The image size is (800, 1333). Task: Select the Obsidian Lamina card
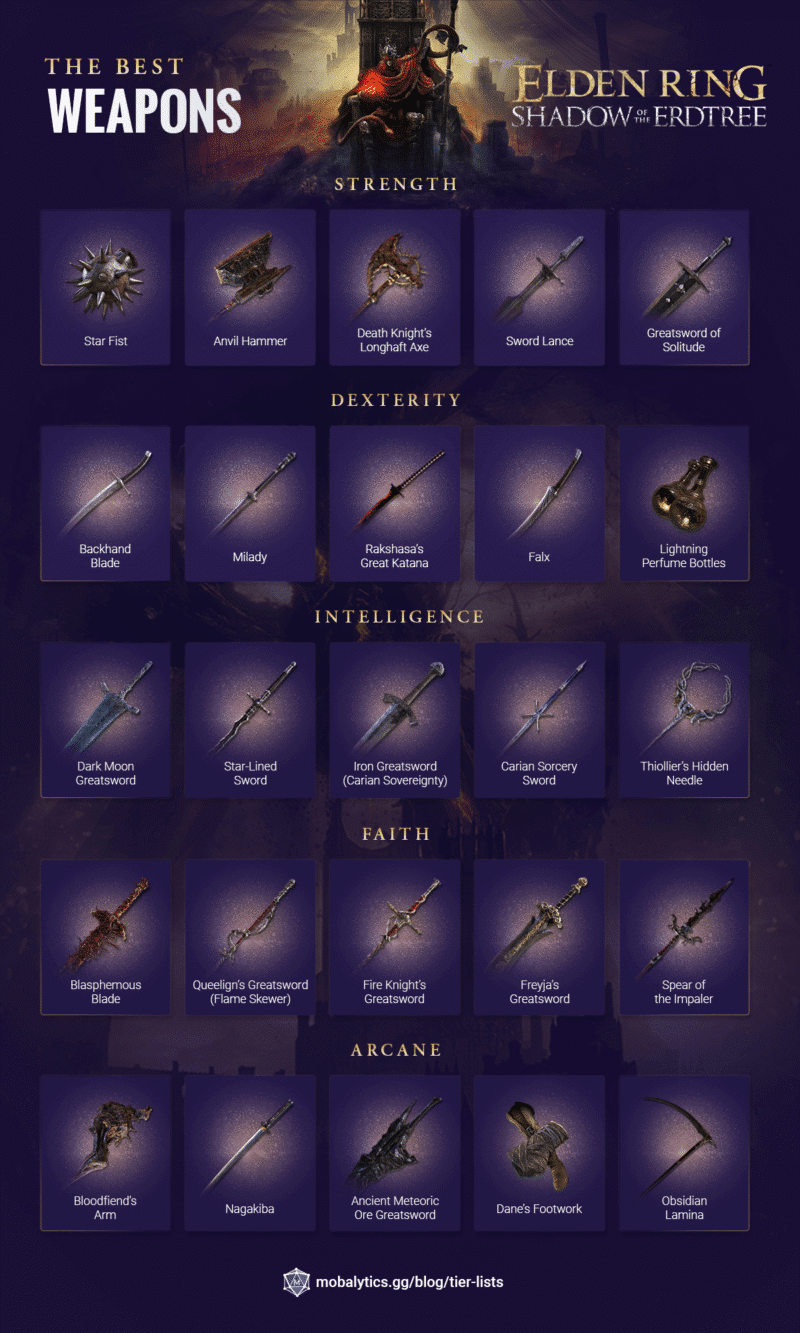(x=684, y=1153)
